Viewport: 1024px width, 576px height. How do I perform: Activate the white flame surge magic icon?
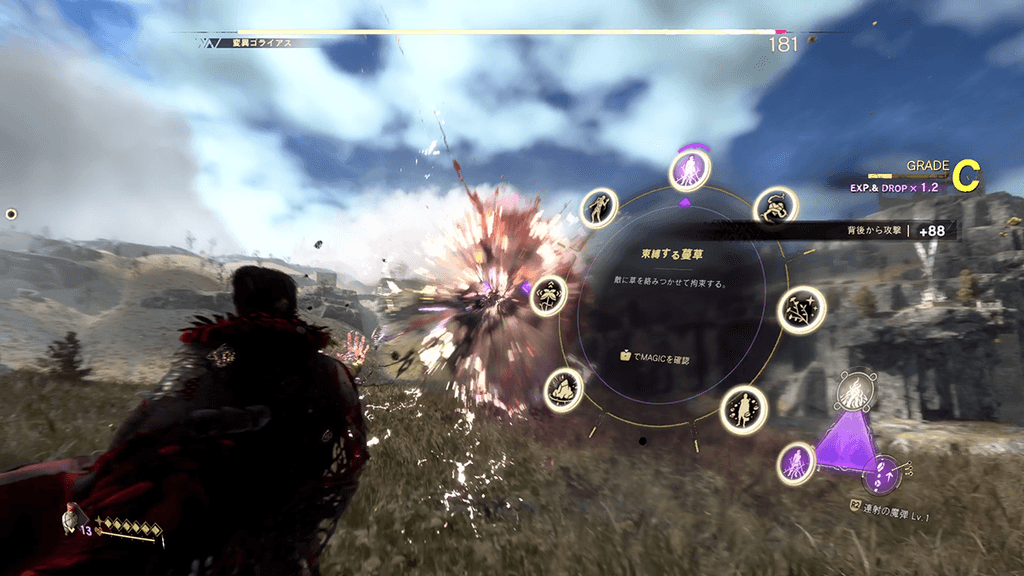coord(855,390)
